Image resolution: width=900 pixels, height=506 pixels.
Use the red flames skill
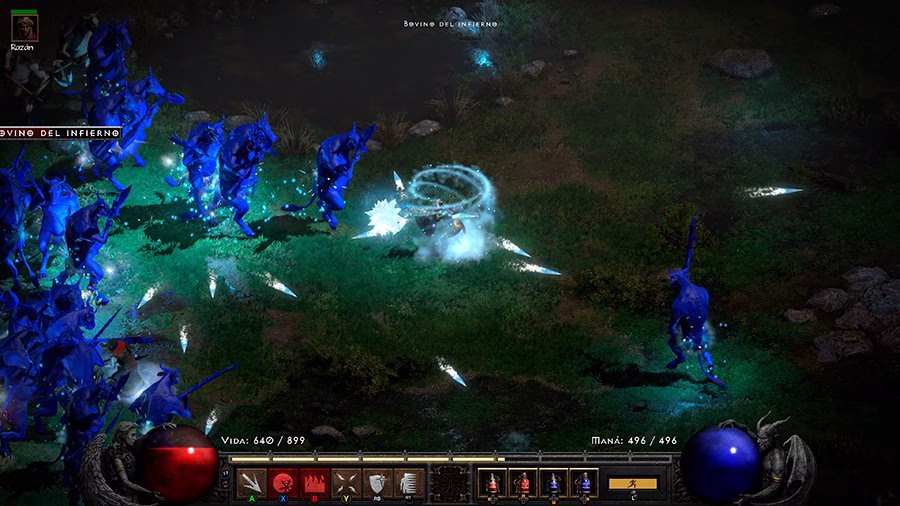coord(315,482)
